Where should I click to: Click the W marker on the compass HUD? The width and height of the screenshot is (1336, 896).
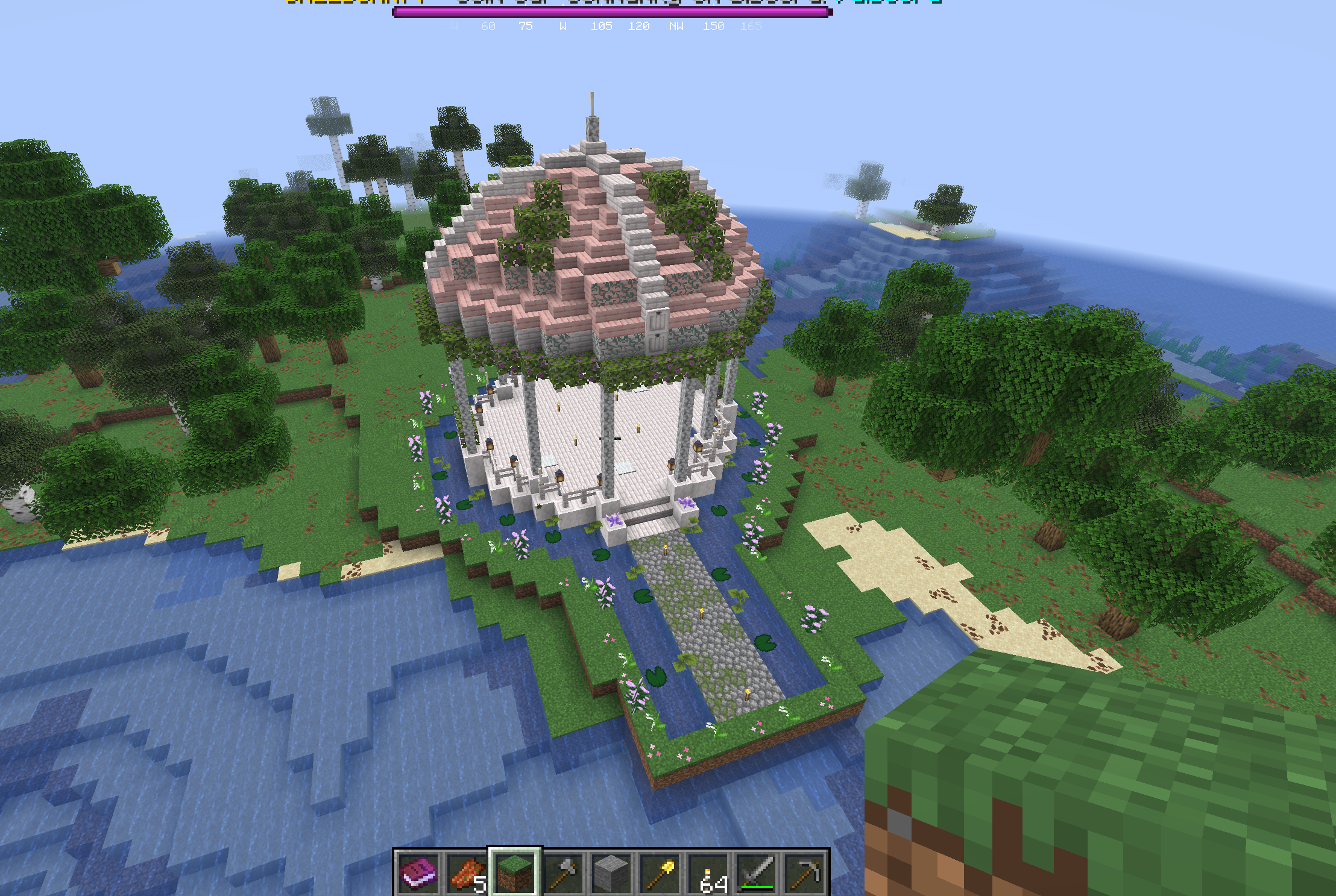(x=564, y=26)
